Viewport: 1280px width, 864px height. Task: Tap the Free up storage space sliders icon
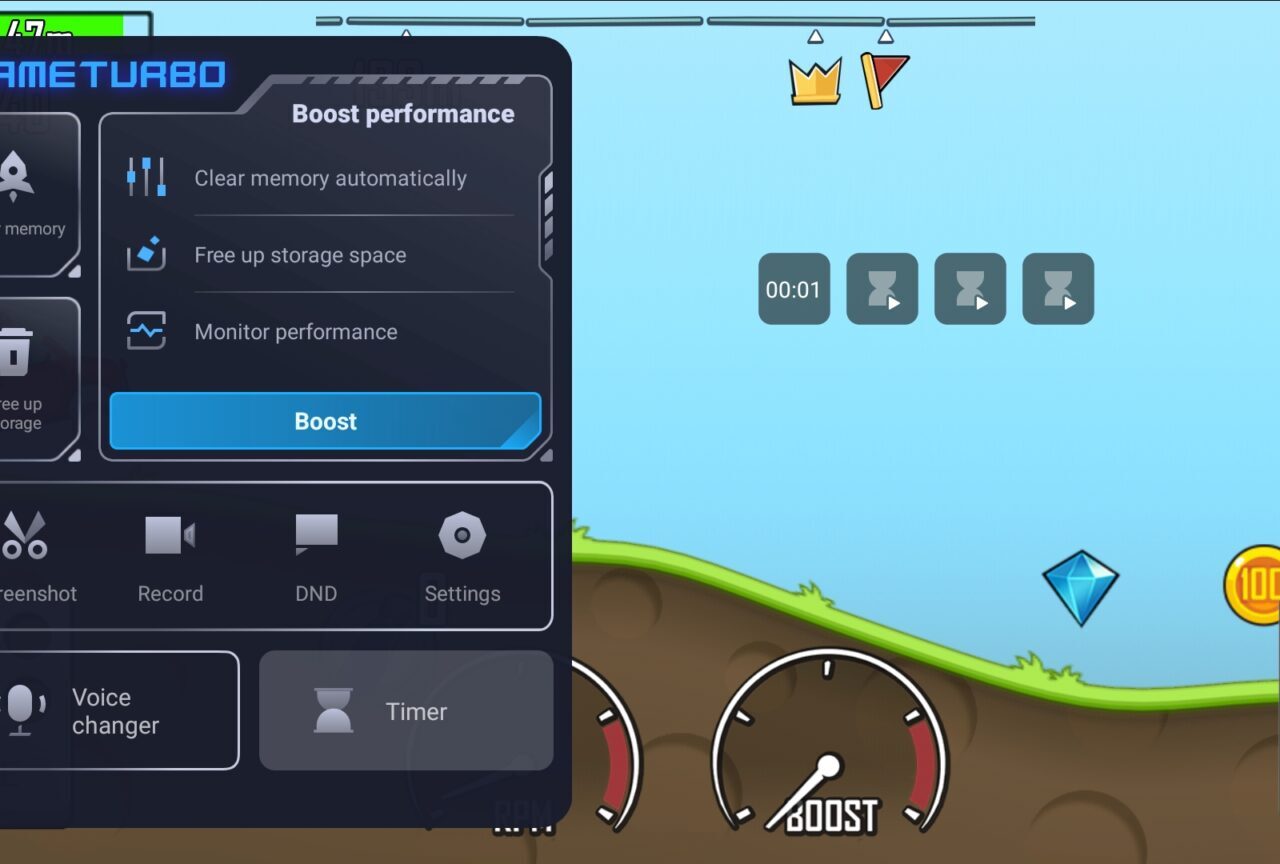coord(147,254)
